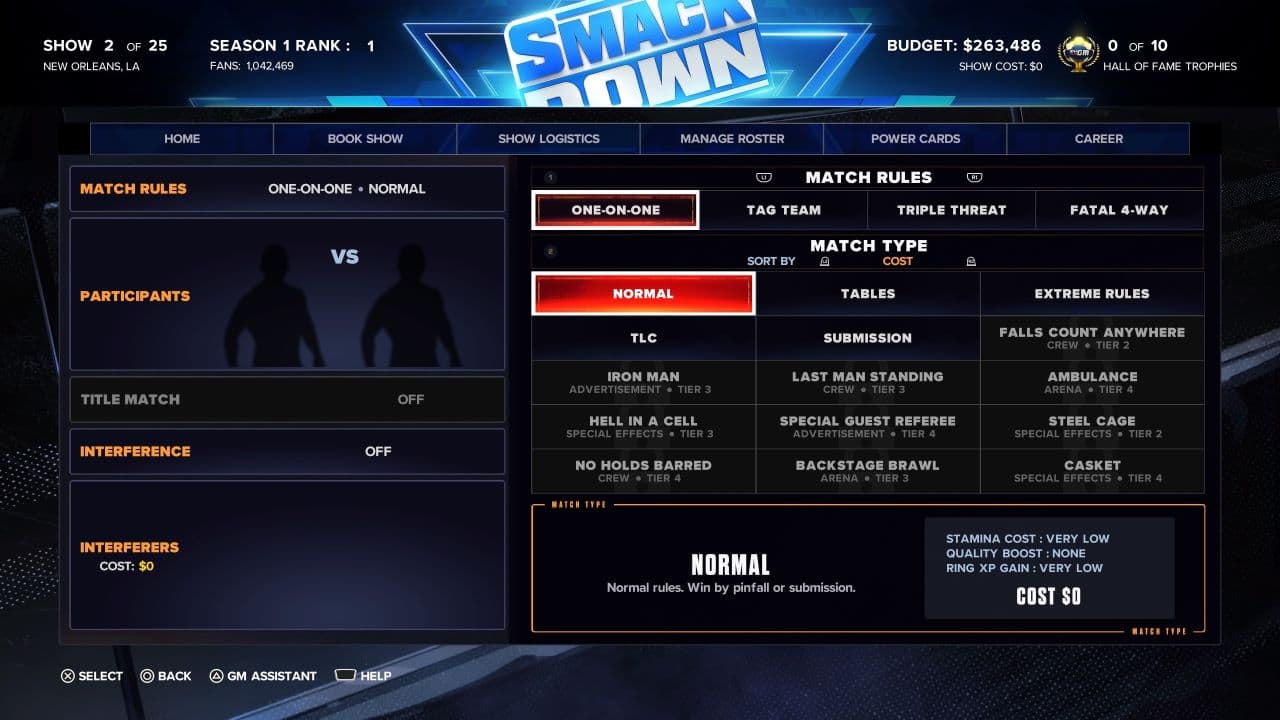
Task: Expand the Participants panel
Action: (287, 293)
